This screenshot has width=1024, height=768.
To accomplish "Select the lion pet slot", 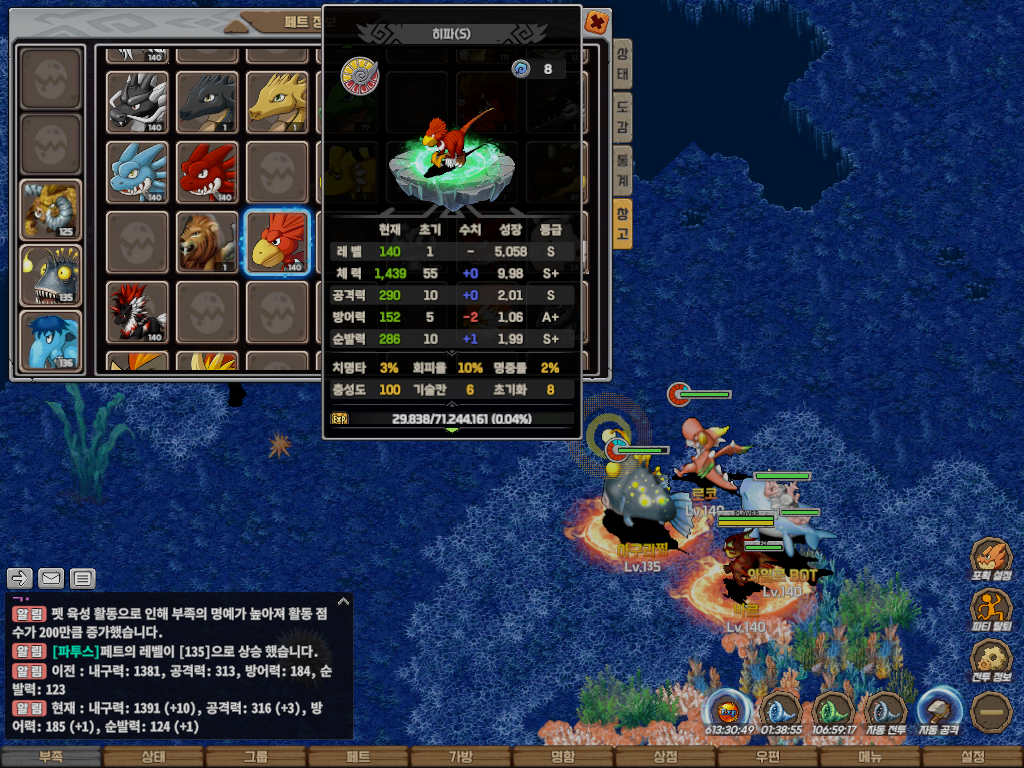I will 207,243.
